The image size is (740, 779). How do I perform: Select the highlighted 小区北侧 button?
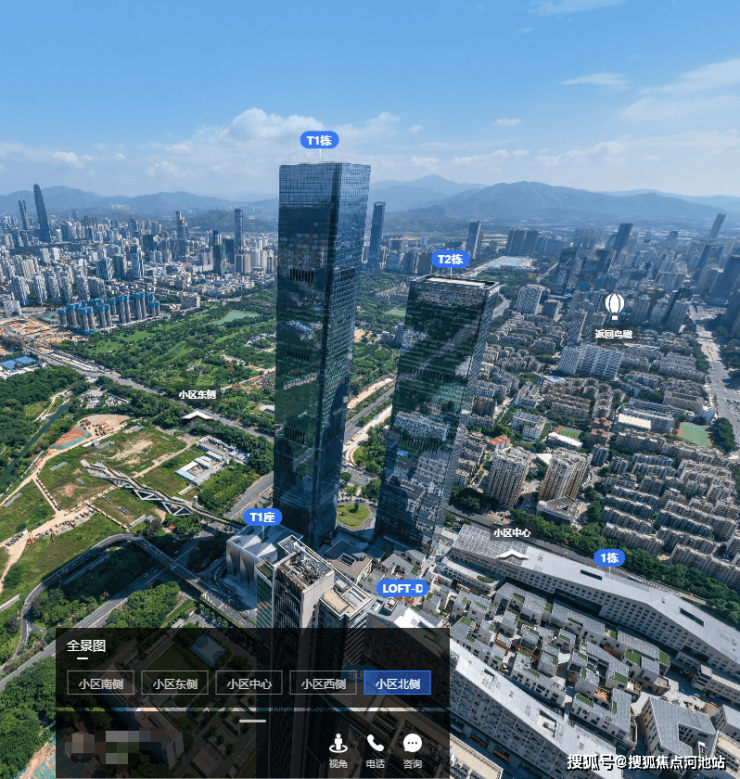pyautogui.click(x=397, y=684)
